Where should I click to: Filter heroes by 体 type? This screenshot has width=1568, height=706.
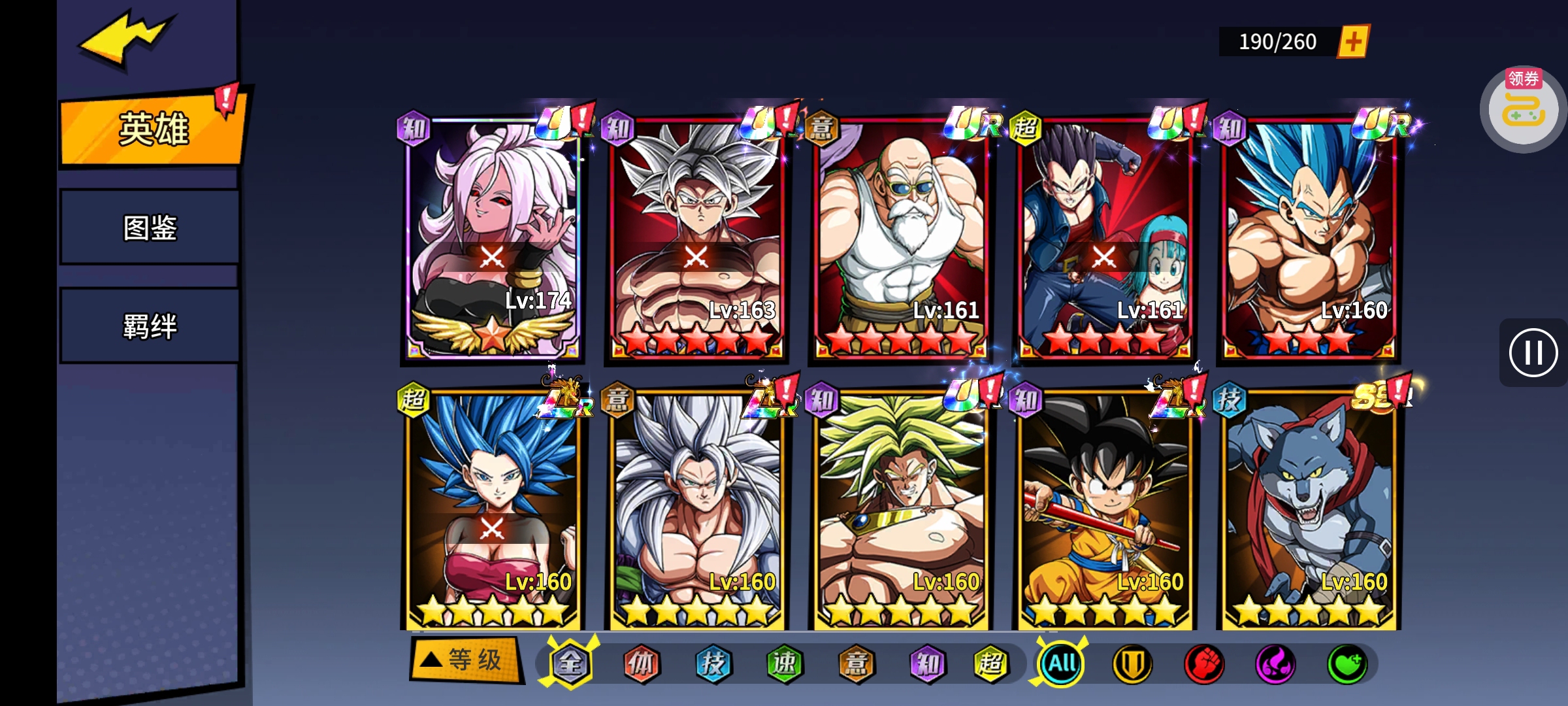(642, 664)
